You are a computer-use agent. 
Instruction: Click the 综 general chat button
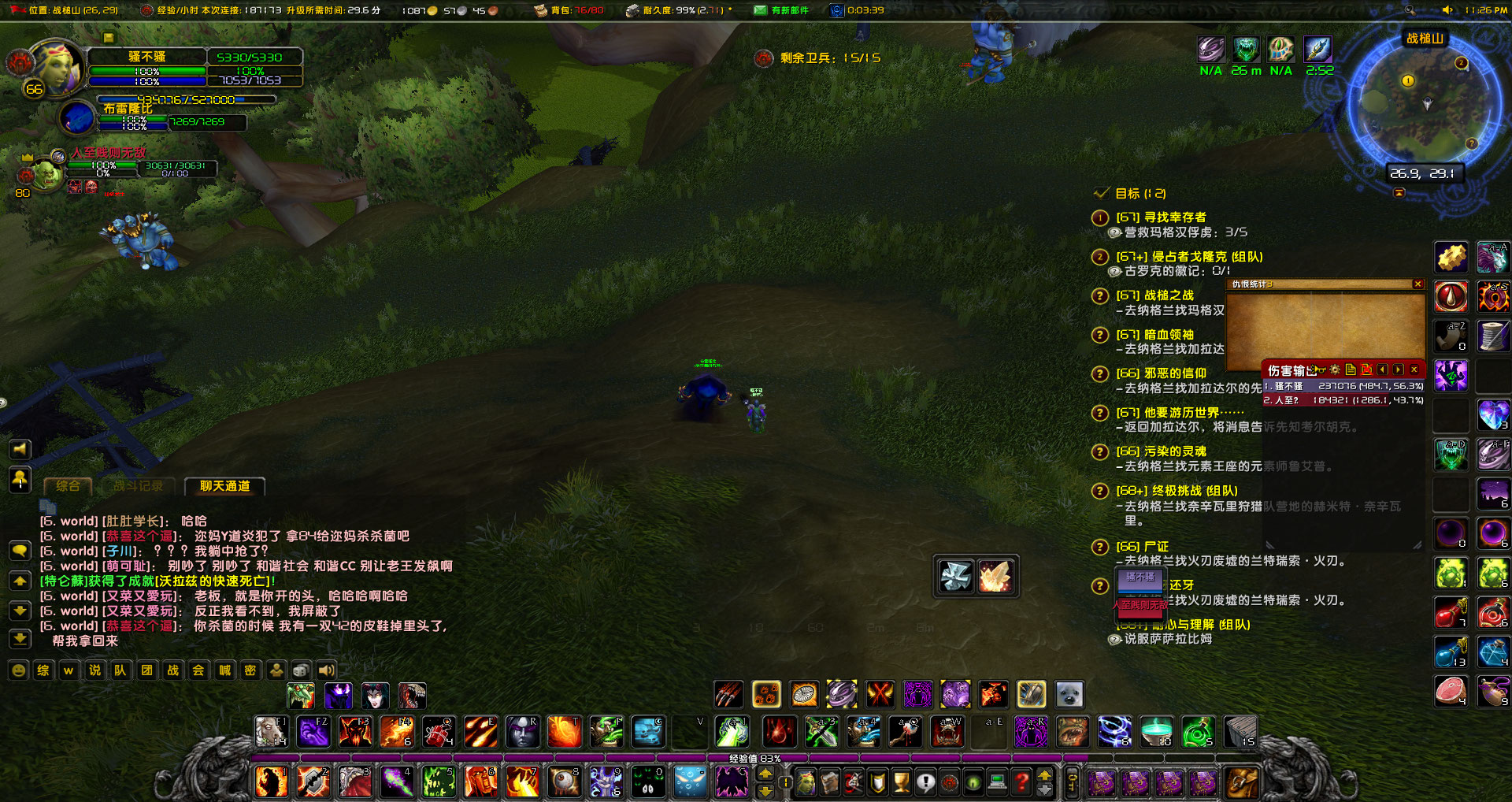tap(43, 670)
